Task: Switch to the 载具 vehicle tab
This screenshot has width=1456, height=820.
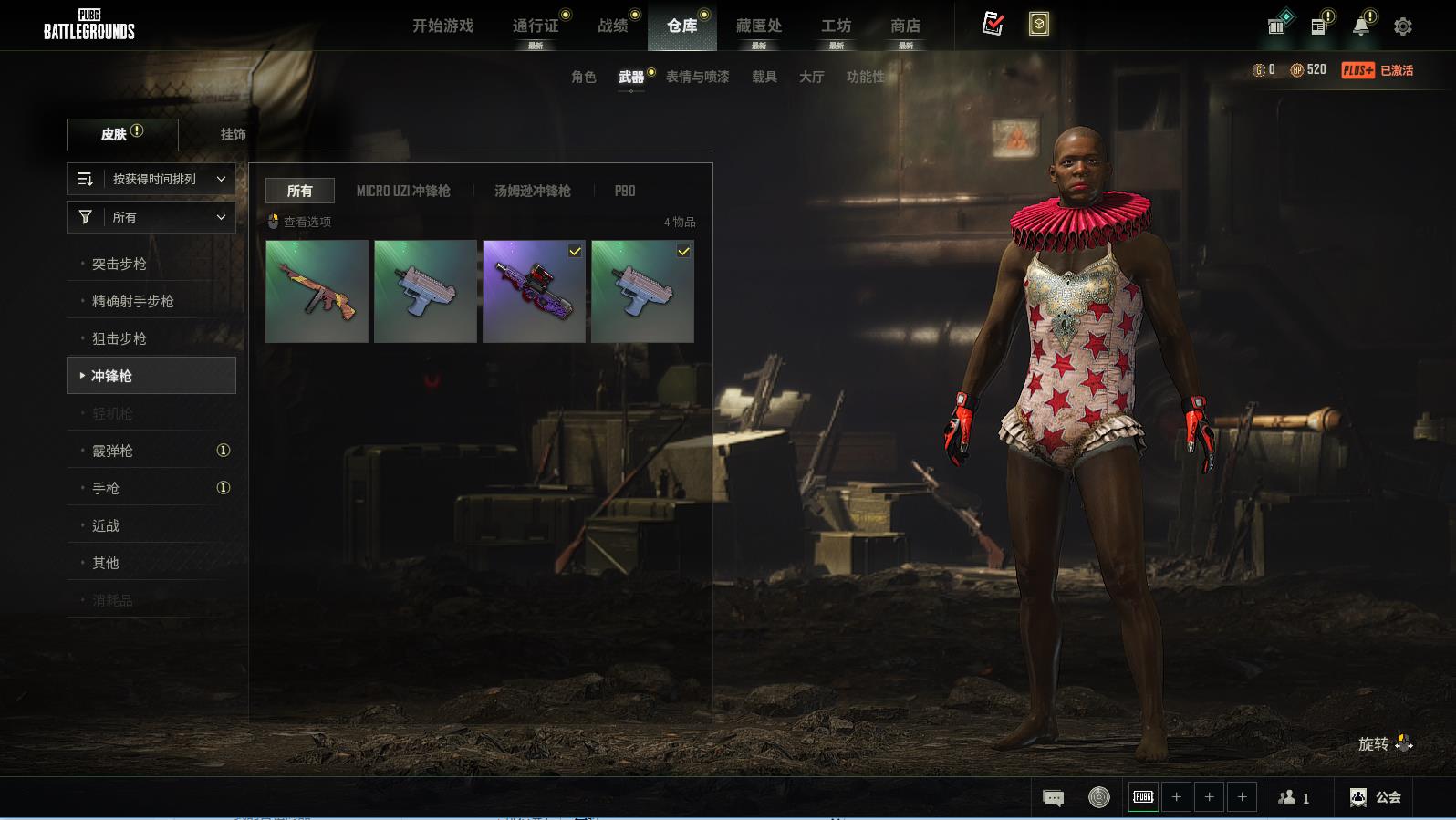Action: pyautogui.click(x=764, y=77)
